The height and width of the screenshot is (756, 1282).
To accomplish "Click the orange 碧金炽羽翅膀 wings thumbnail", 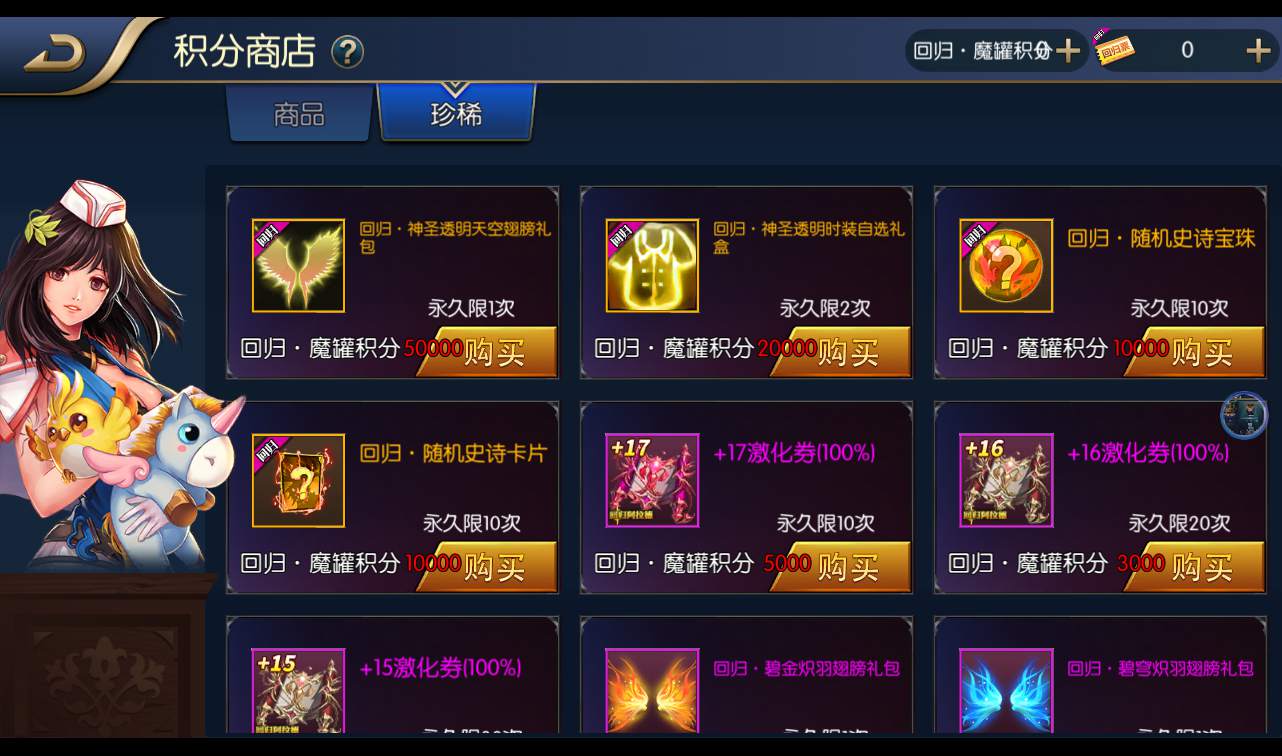I will (651, 690).
